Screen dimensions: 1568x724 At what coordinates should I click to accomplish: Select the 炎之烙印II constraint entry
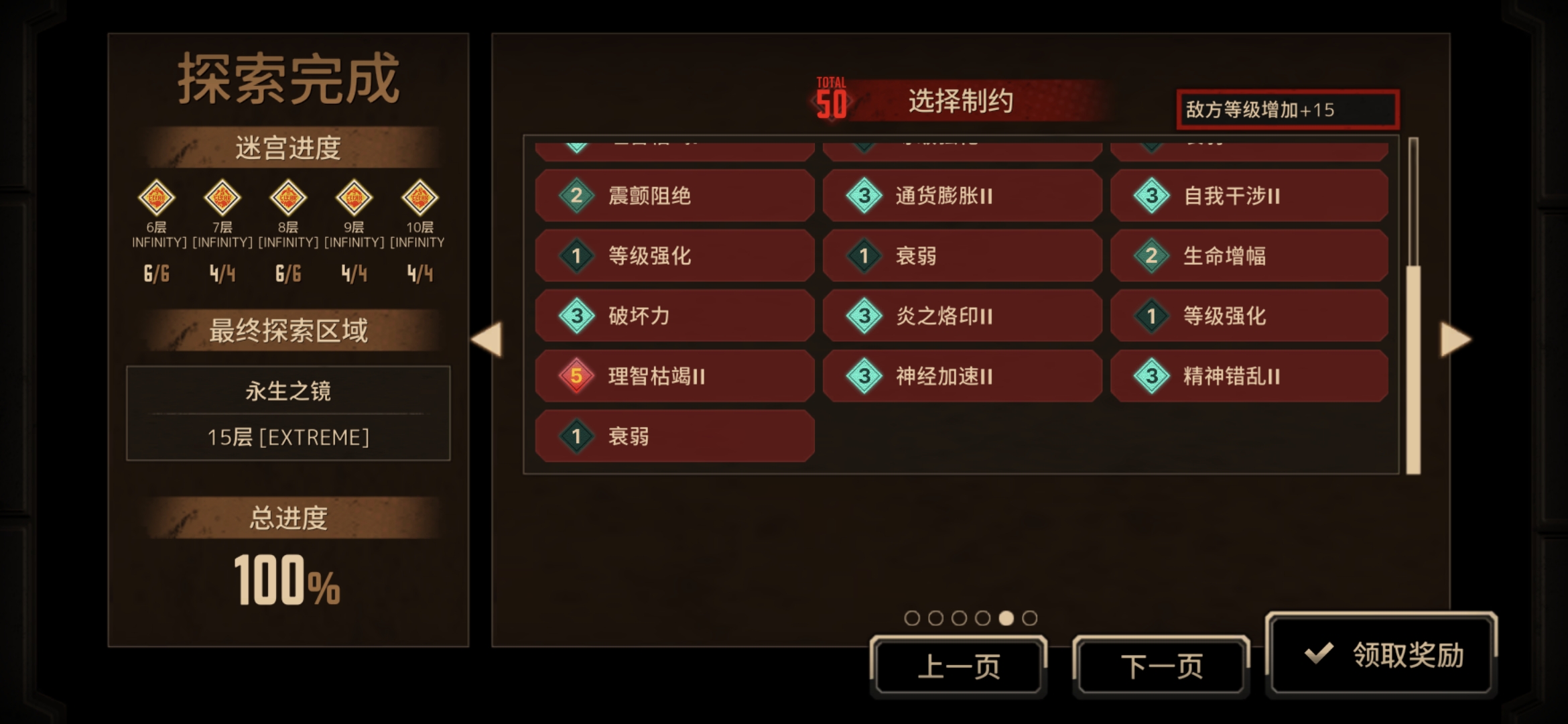962,316
